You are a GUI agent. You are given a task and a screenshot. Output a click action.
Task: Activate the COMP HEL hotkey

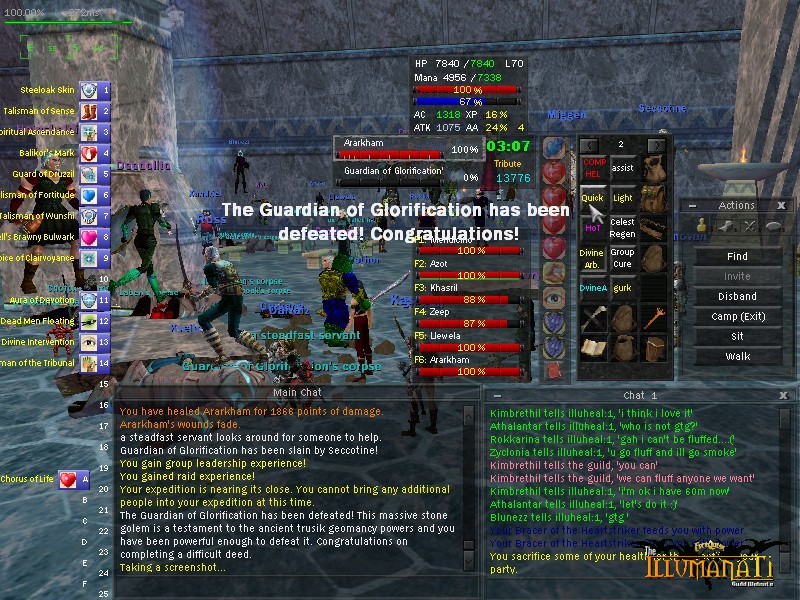pos(593,168)
